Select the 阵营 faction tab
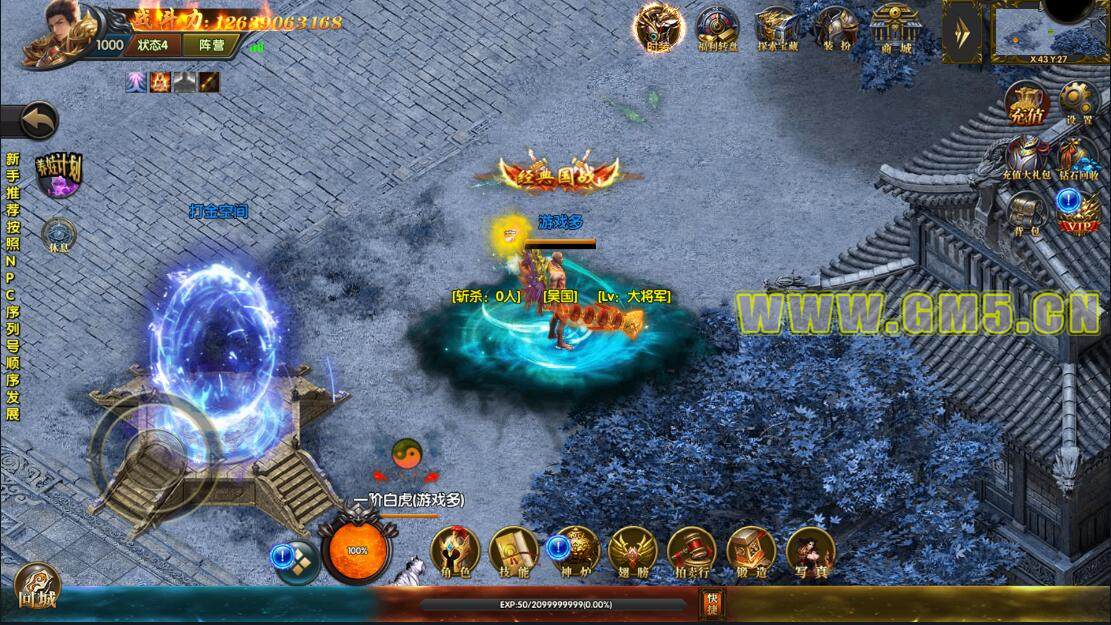The width and height of the screenshot is (1111, 625). tap(211, 45)
